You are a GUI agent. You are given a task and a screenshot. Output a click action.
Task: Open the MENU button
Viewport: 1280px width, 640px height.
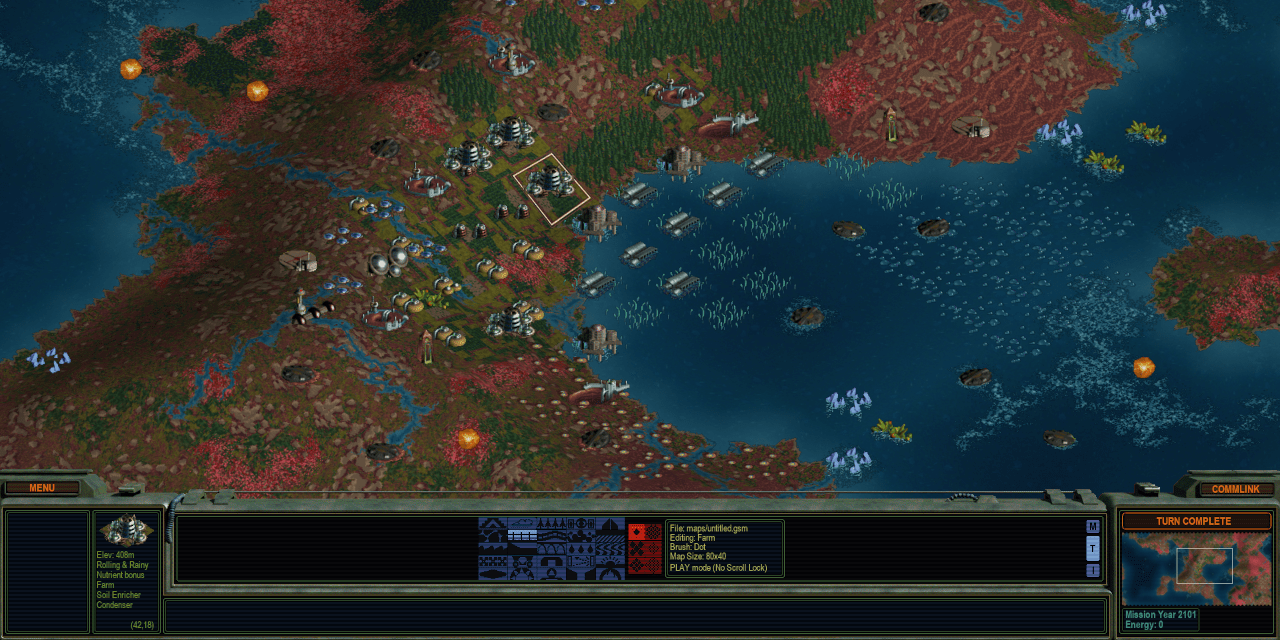point(42,488)
